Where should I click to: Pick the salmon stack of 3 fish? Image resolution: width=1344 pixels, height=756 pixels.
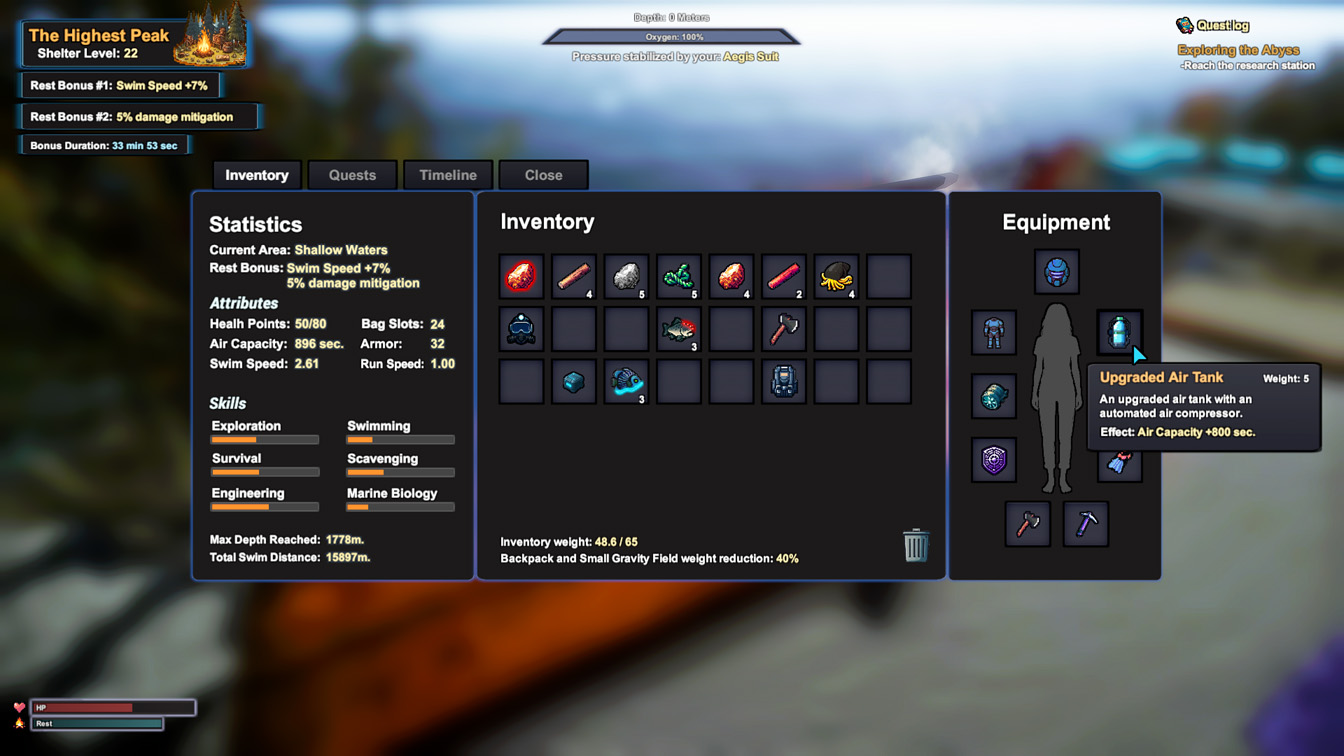[678, 329]
